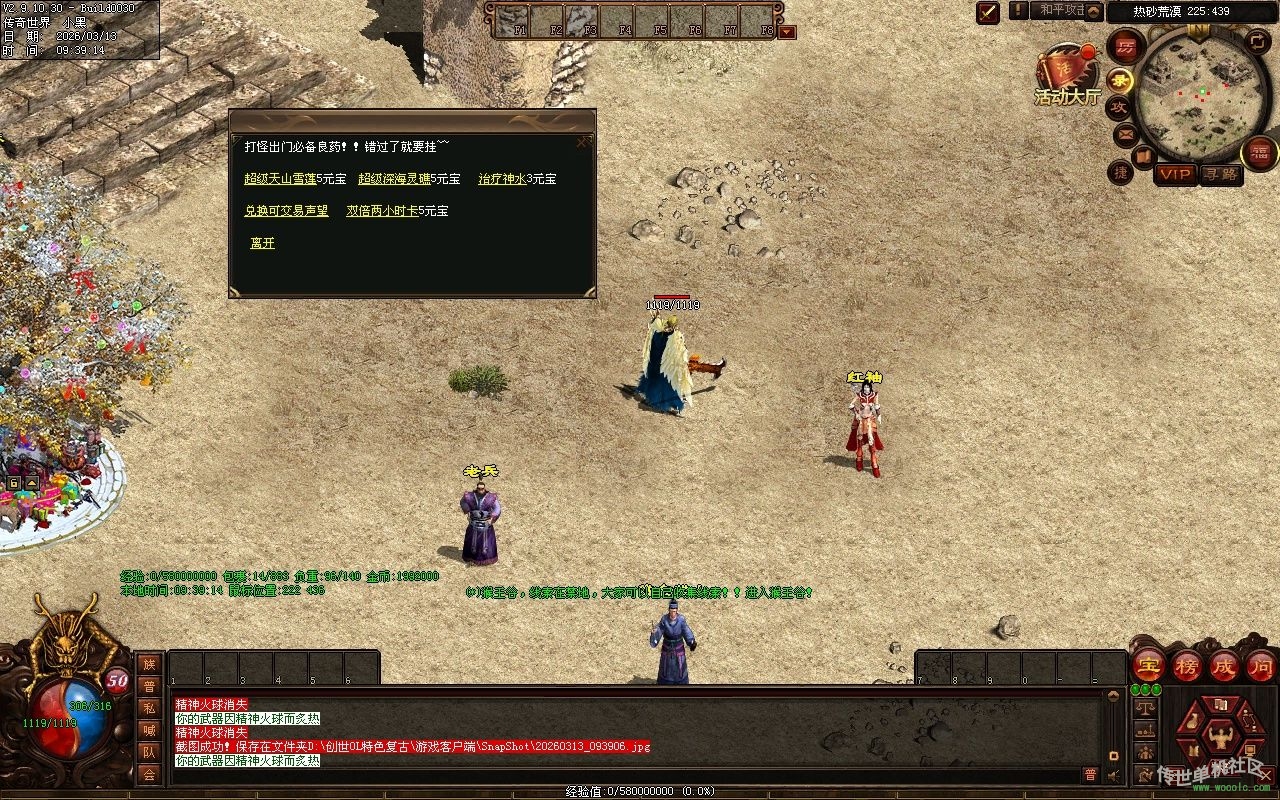Purchase the 双倍两小时卡 option

point(382,211)
